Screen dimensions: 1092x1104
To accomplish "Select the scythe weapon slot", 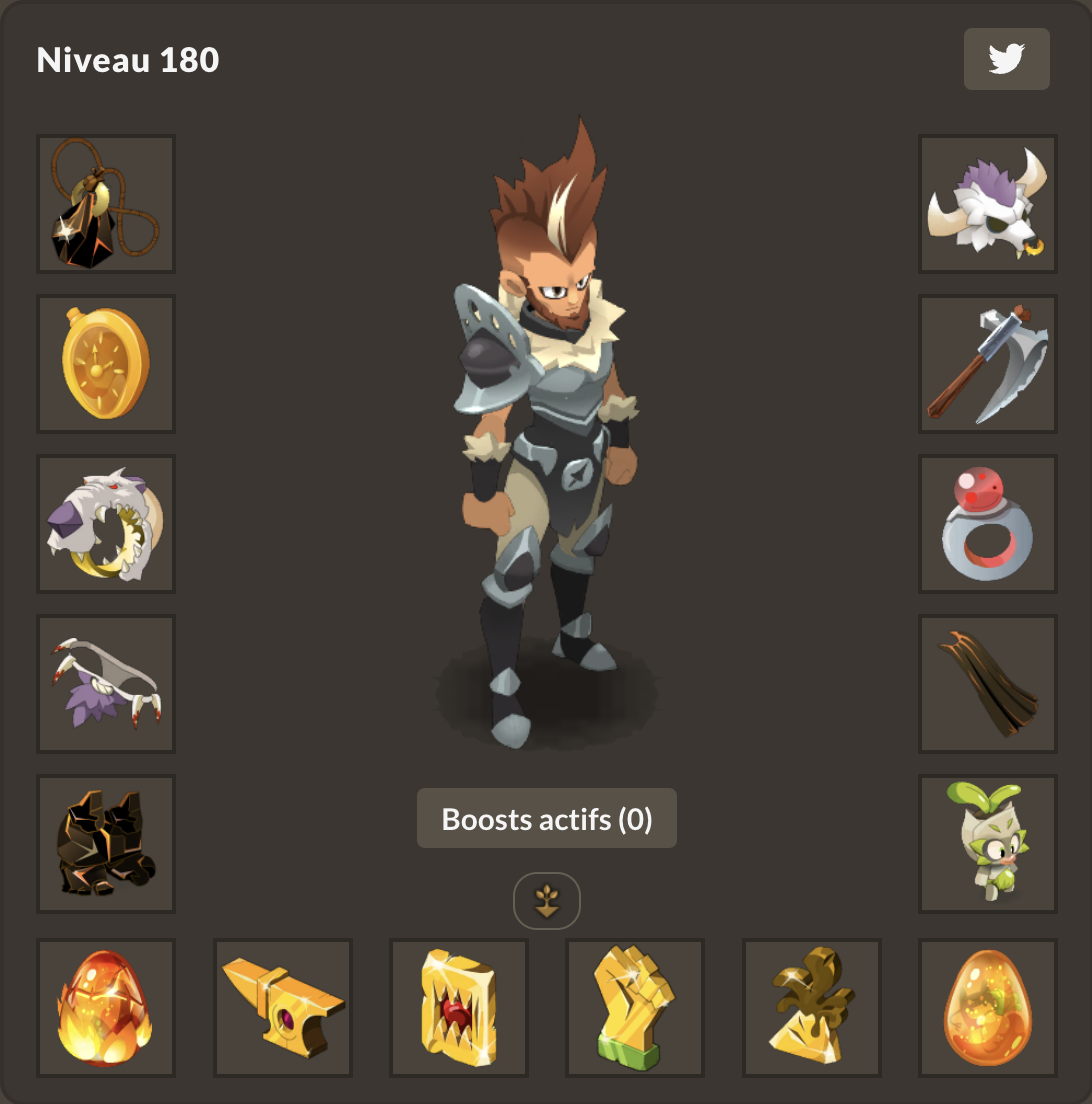I will (988, 364).
